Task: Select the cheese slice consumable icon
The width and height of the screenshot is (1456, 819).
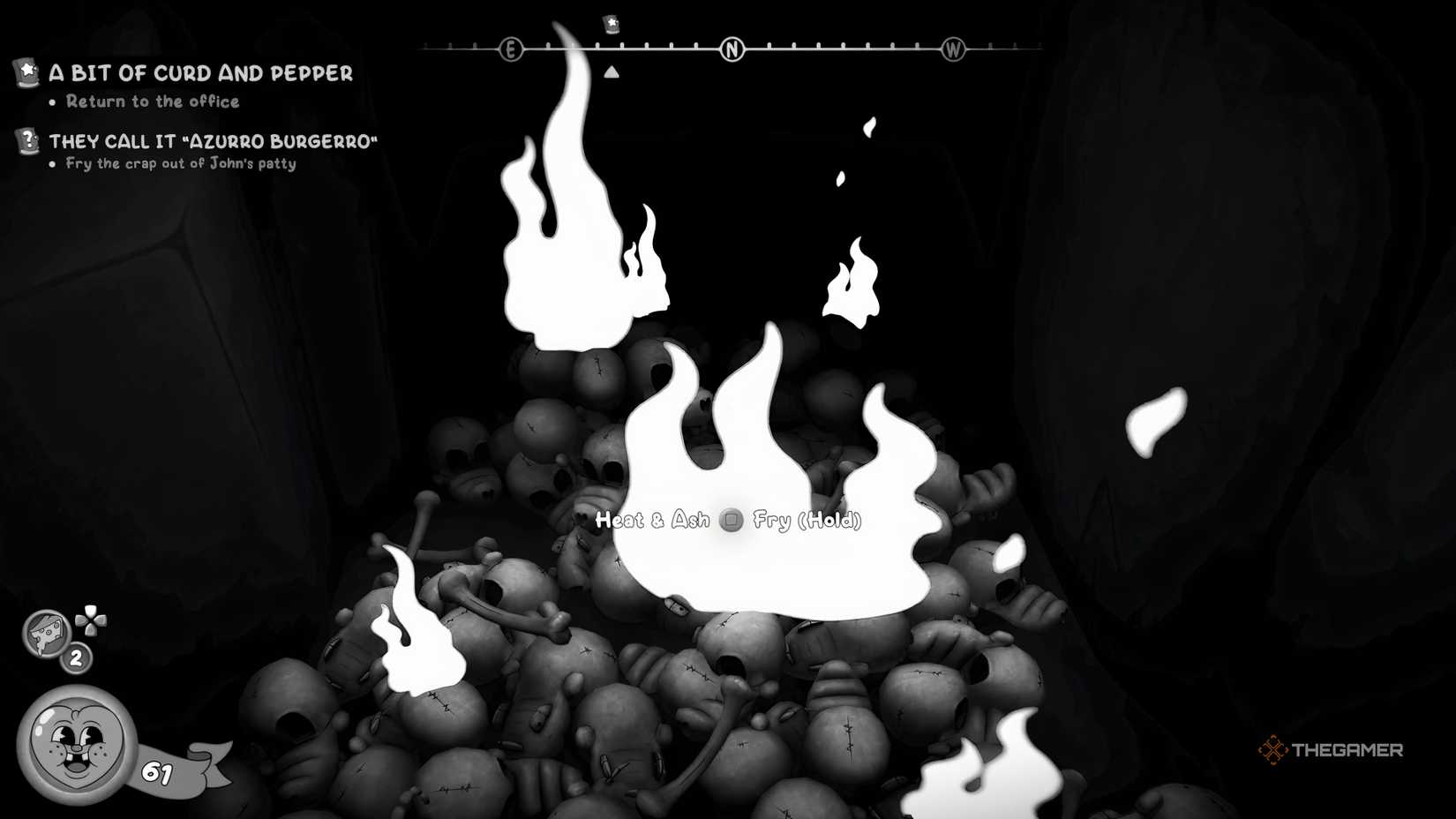Action: 44,634
